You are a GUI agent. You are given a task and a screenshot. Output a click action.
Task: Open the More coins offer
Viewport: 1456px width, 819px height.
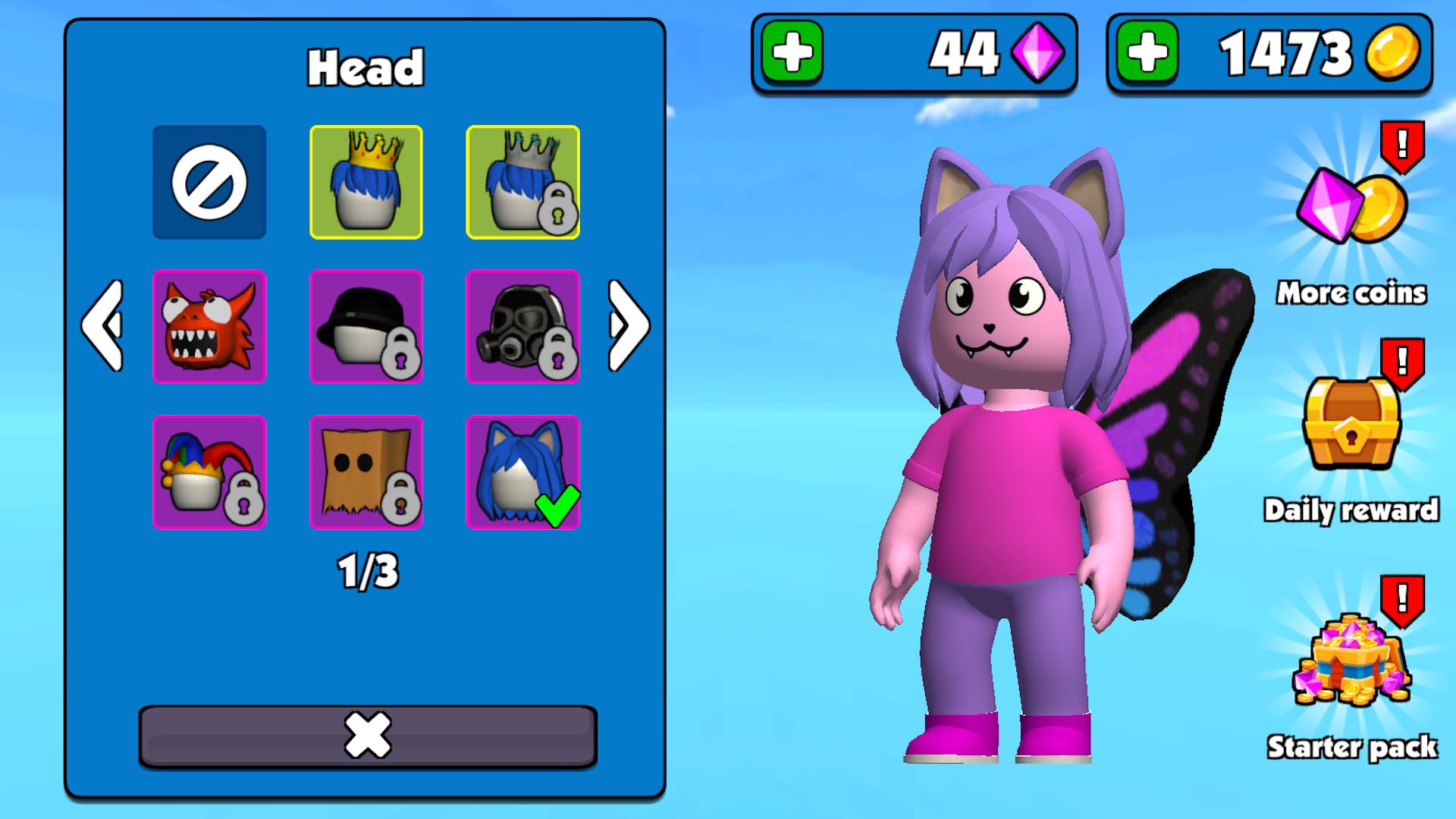(1351, 220)
